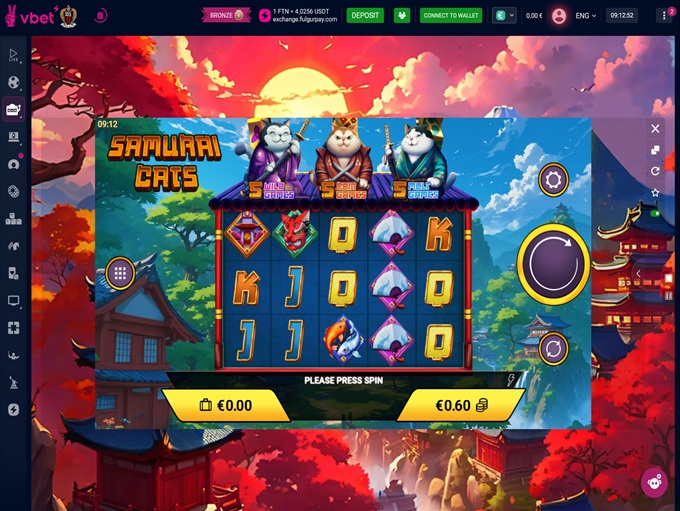The image size is (680, 511).
Task: Refresh the game with the reload icon
Action: (x=655, y=171)
